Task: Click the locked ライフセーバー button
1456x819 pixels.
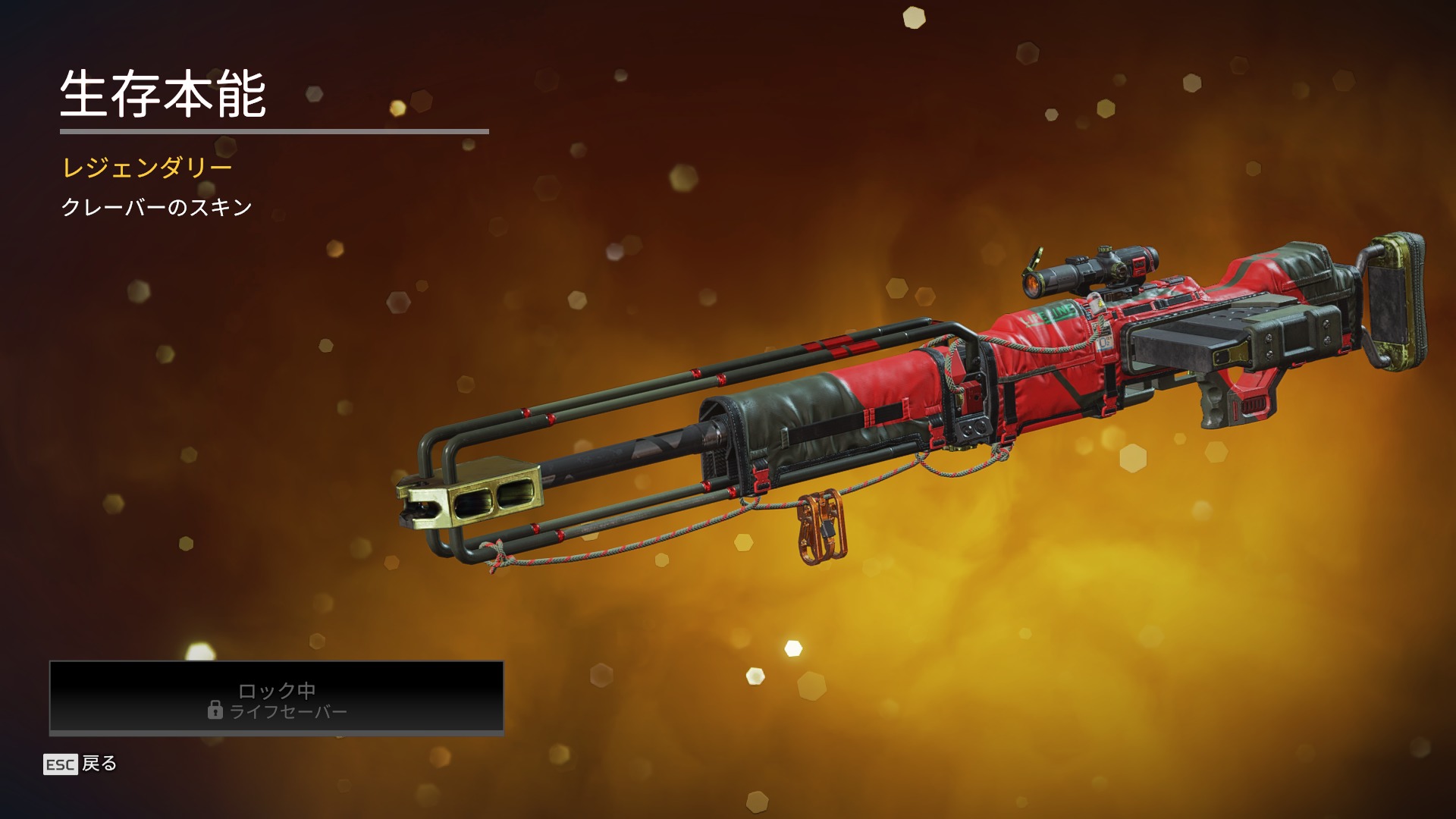Action: 277,698
